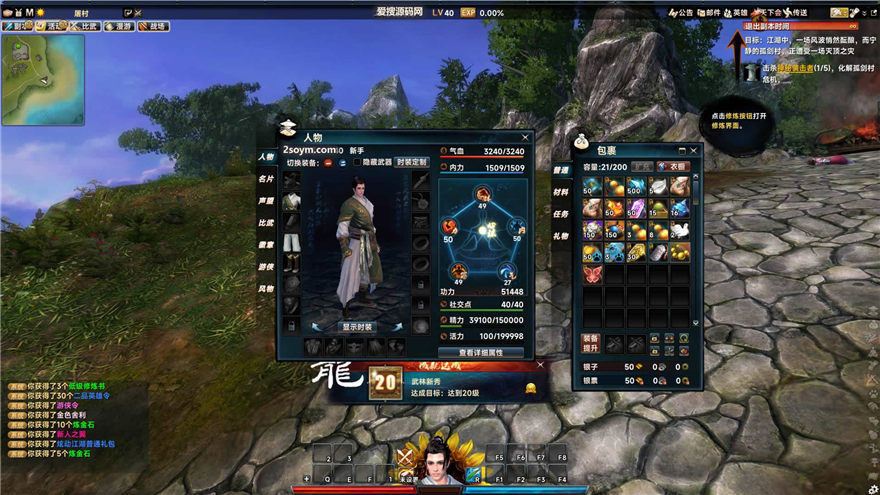The width and height of the screenshot is (880, 495).
Task: Open the 公告 announcements menu
Action: (680, 13)
